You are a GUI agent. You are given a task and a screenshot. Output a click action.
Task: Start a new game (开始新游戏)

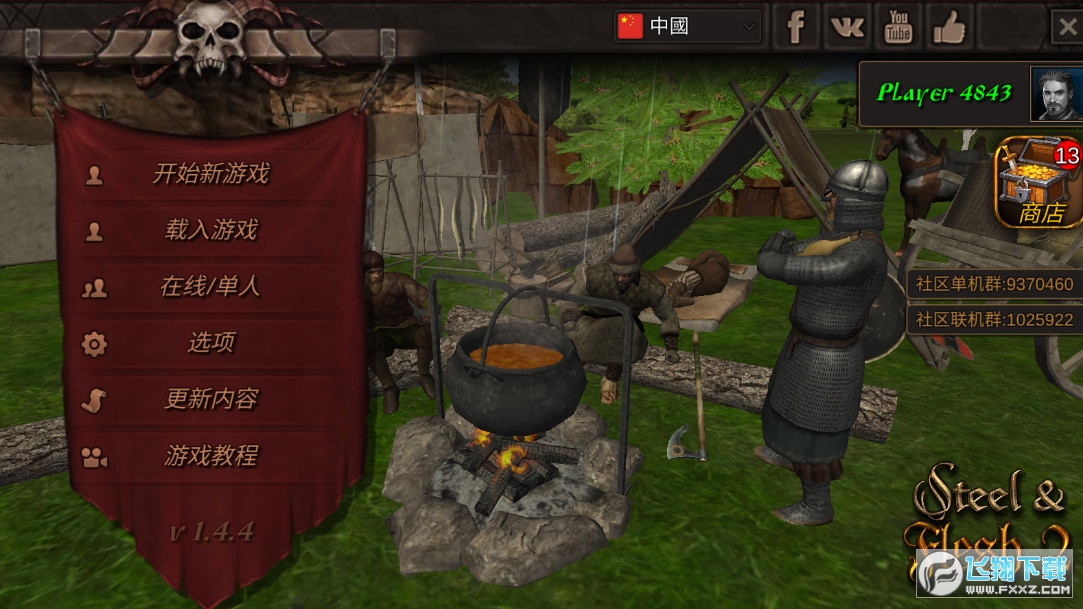[210, 174]
